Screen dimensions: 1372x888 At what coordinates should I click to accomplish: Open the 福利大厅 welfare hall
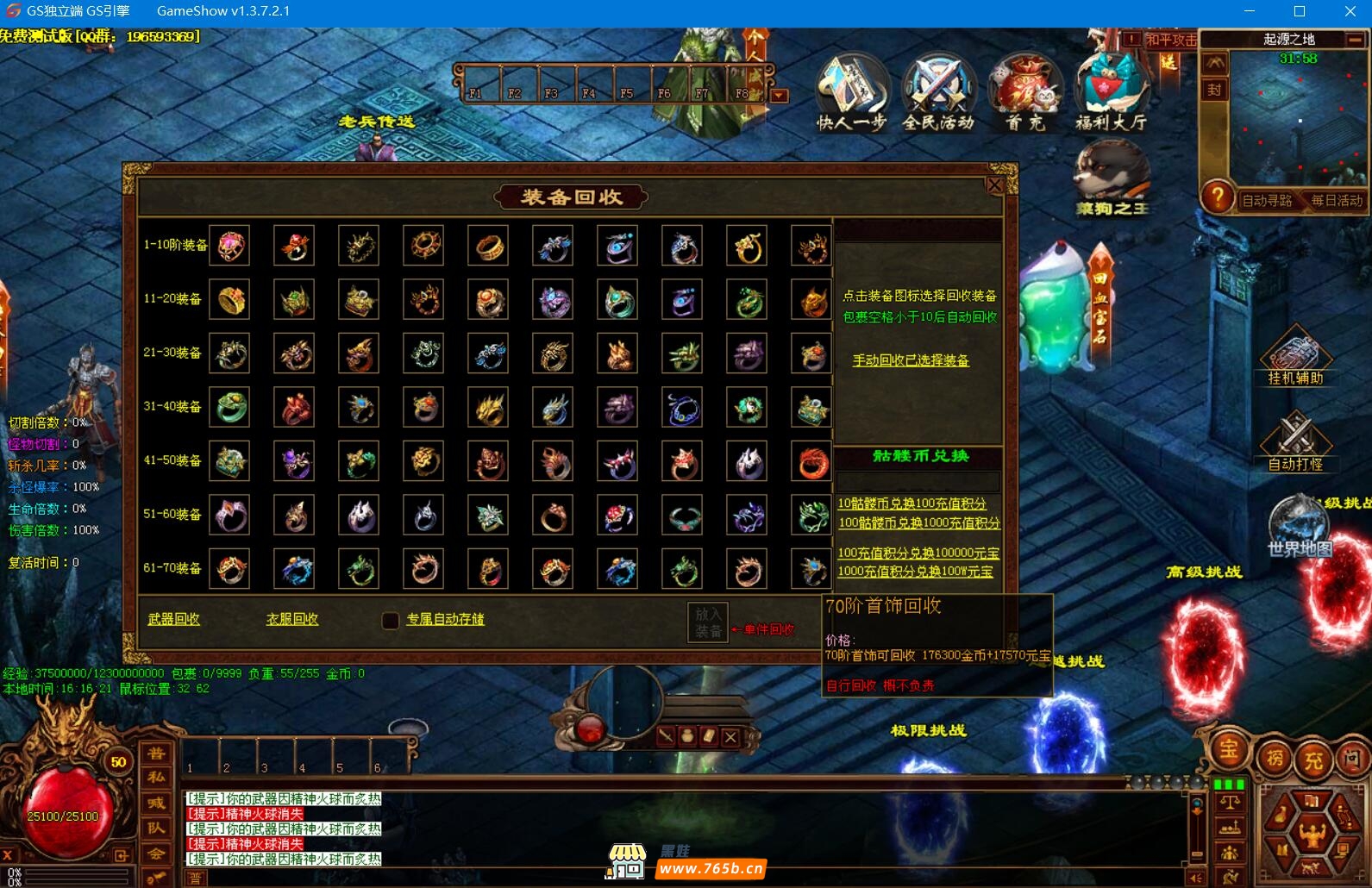(x=1111, y=93)
